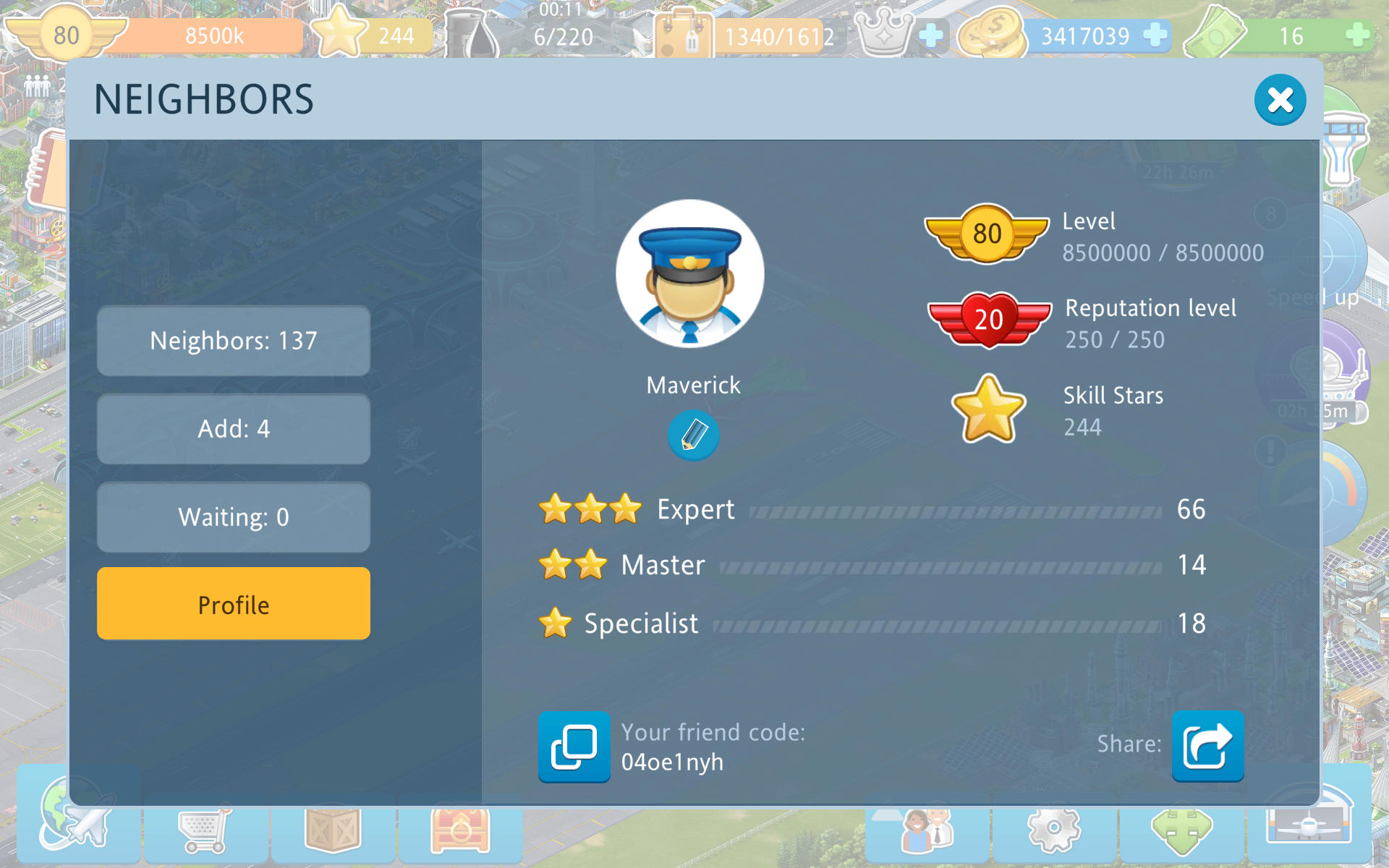The width and height of the screenshot is (1389, 868).
Task: Close the Neighbors window
Action: [x=1279, y=100]
